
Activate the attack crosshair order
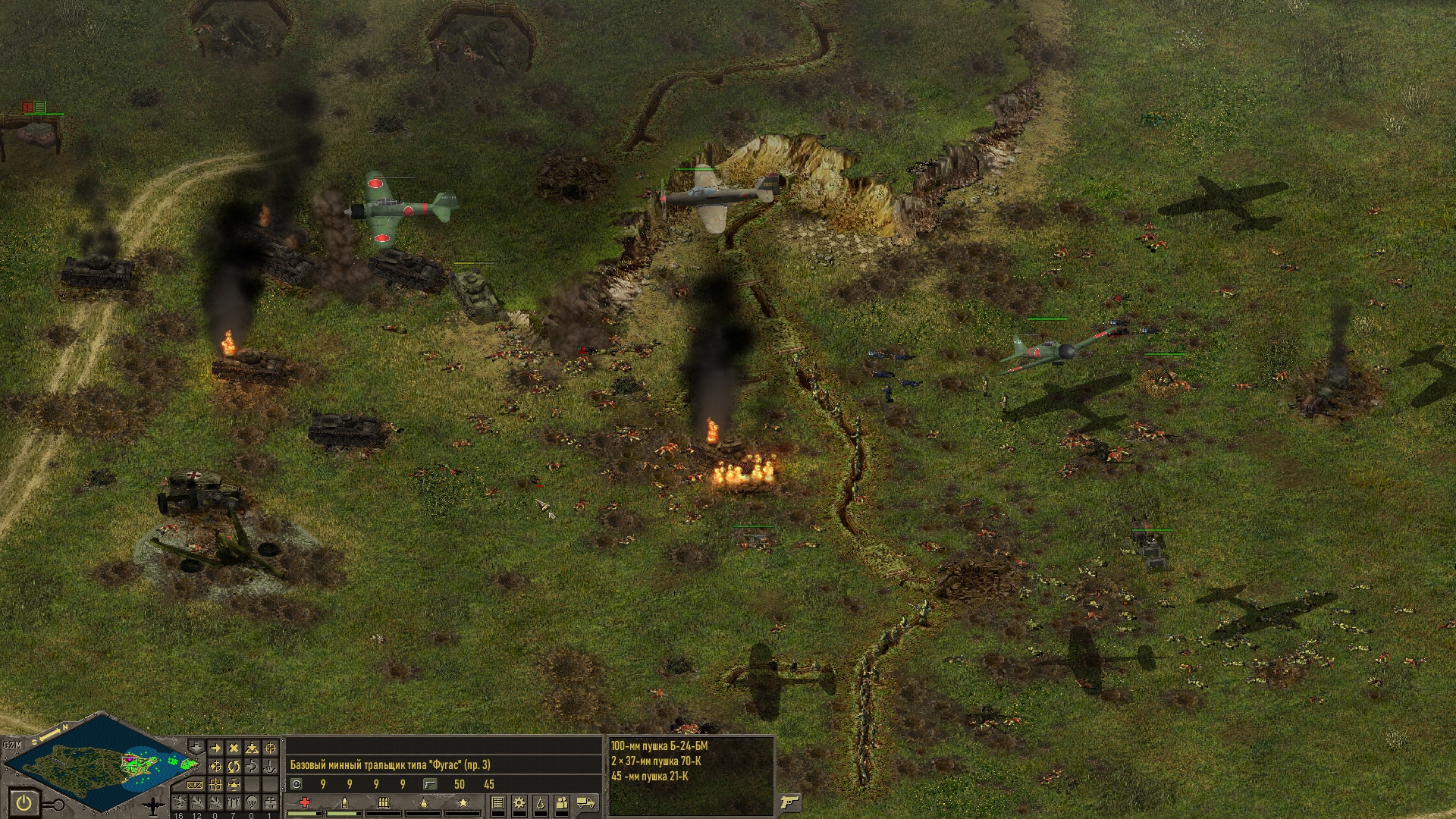coord(270,748)
